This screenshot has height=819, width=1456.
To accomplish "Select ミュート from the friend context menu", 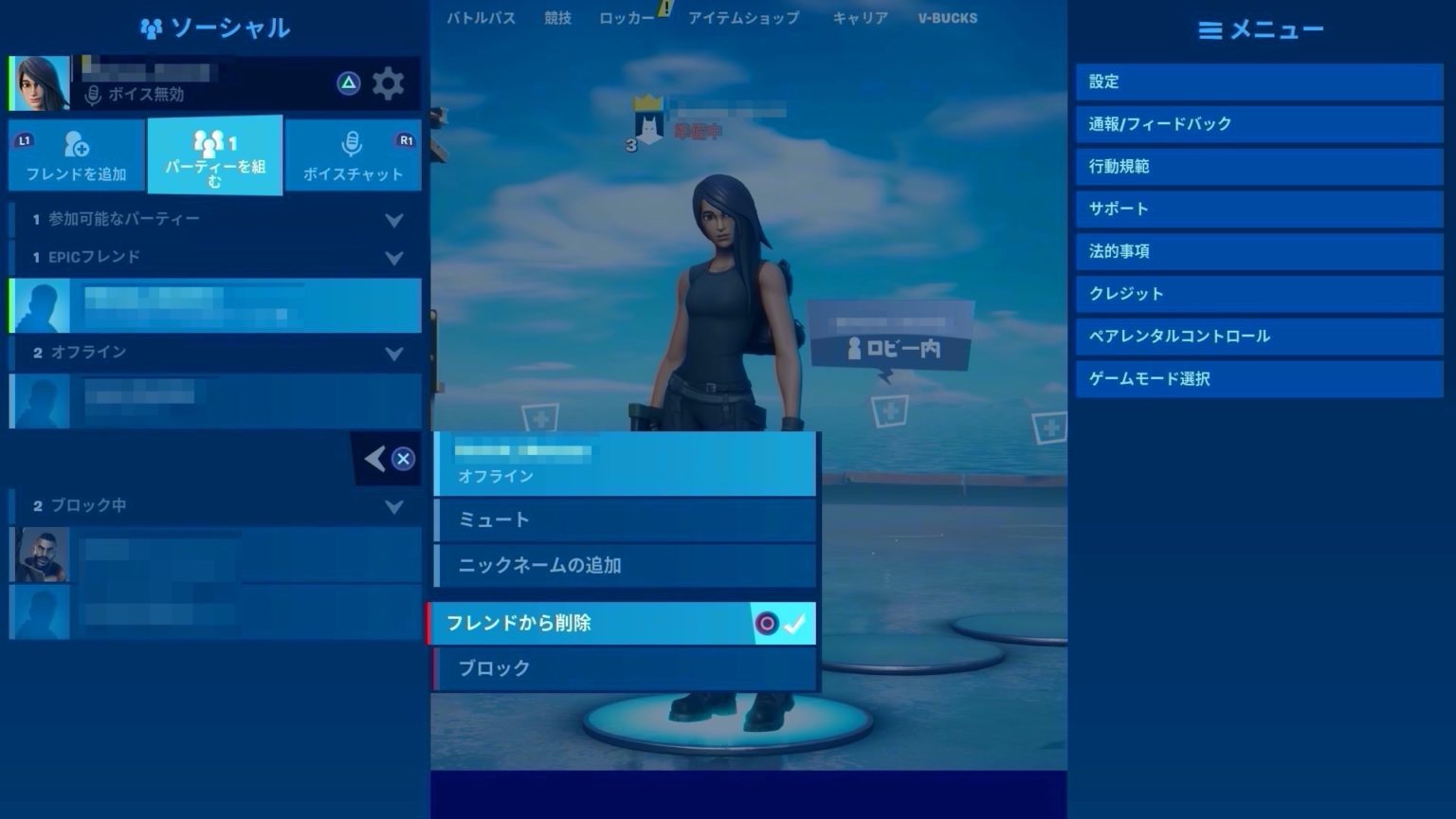I will click(x=623, y=519).
